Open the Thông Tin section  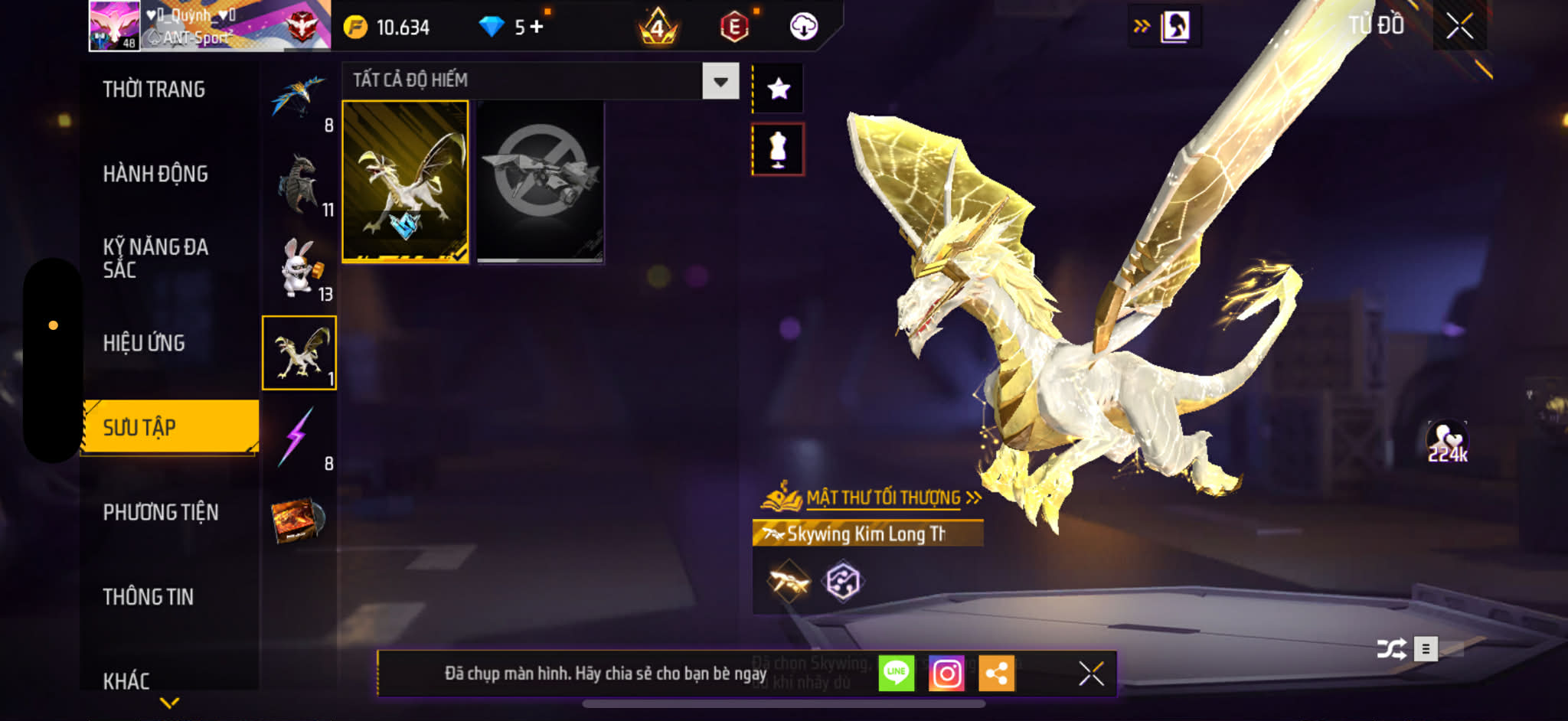pos(149,596)
